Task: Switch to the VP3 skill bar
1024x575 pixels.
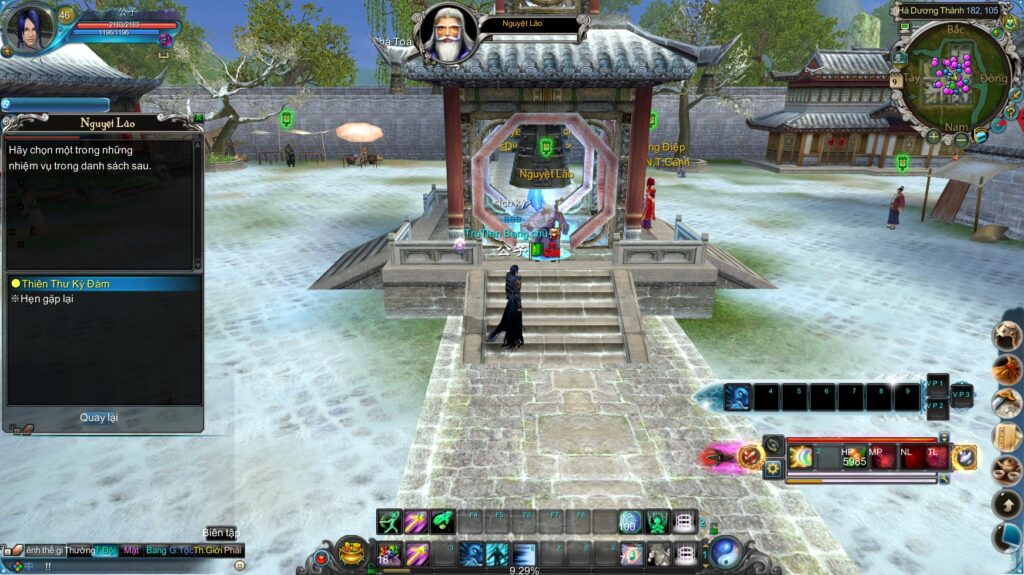Action: pyautogui.click(x=961, y=395)
